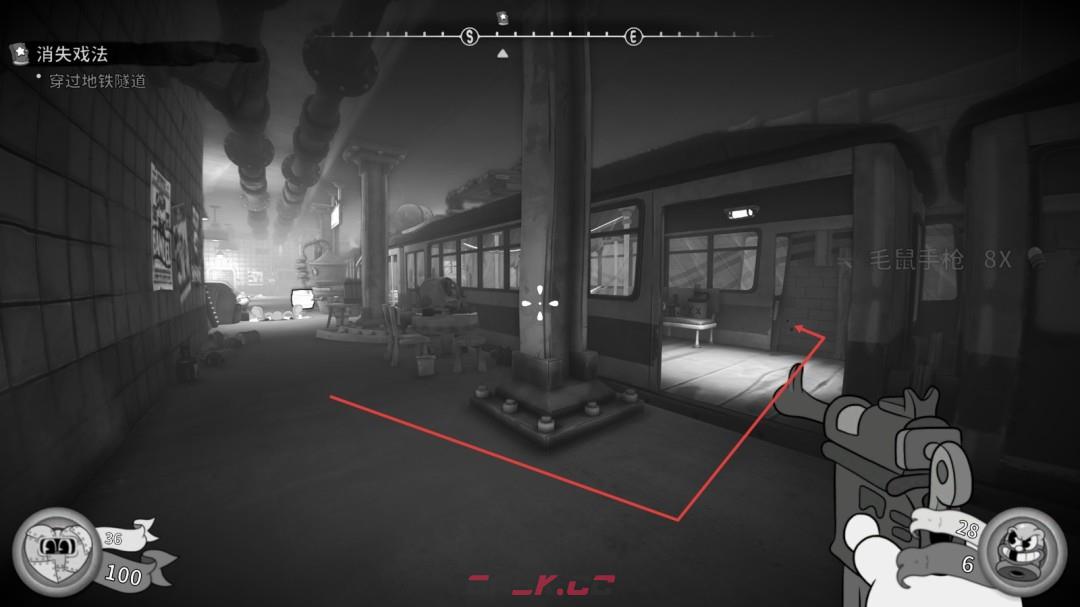The width and height of the screenshot is (1080, 607).
Task: Click the 消失戏法 quest tracker title
Action: (71, 54)
